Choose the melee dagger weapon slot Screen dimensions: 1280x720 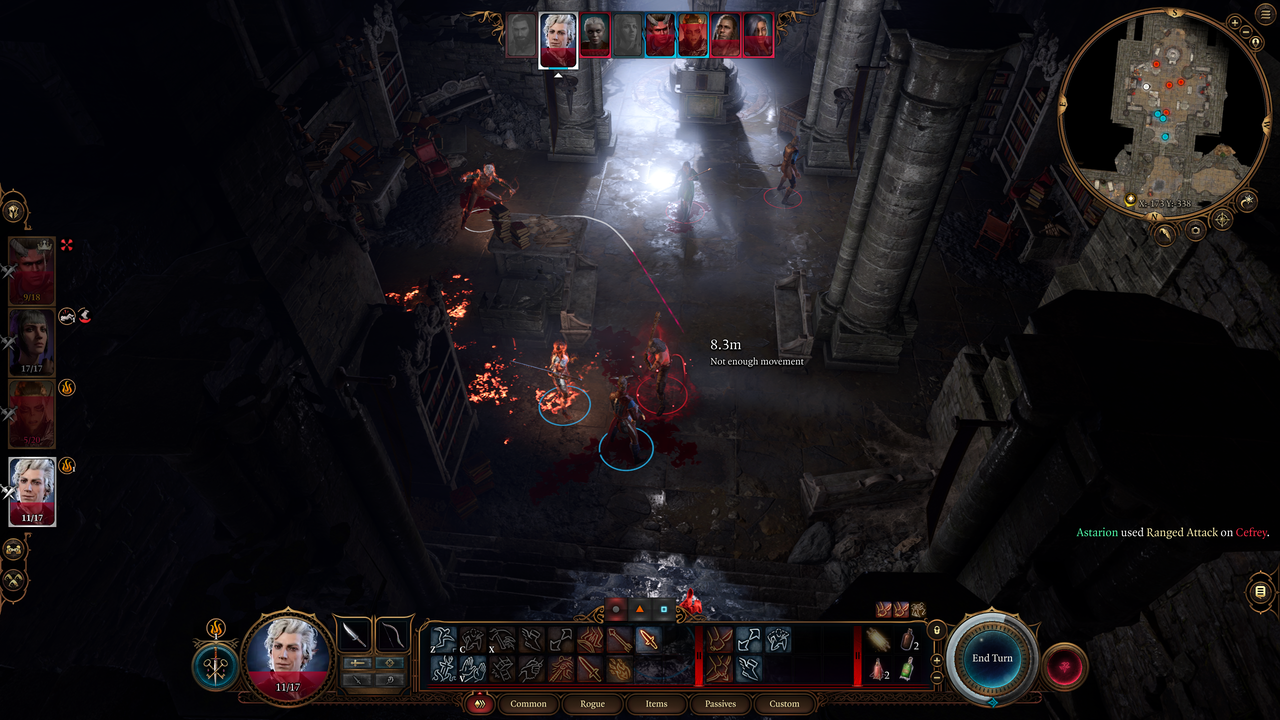354,636
